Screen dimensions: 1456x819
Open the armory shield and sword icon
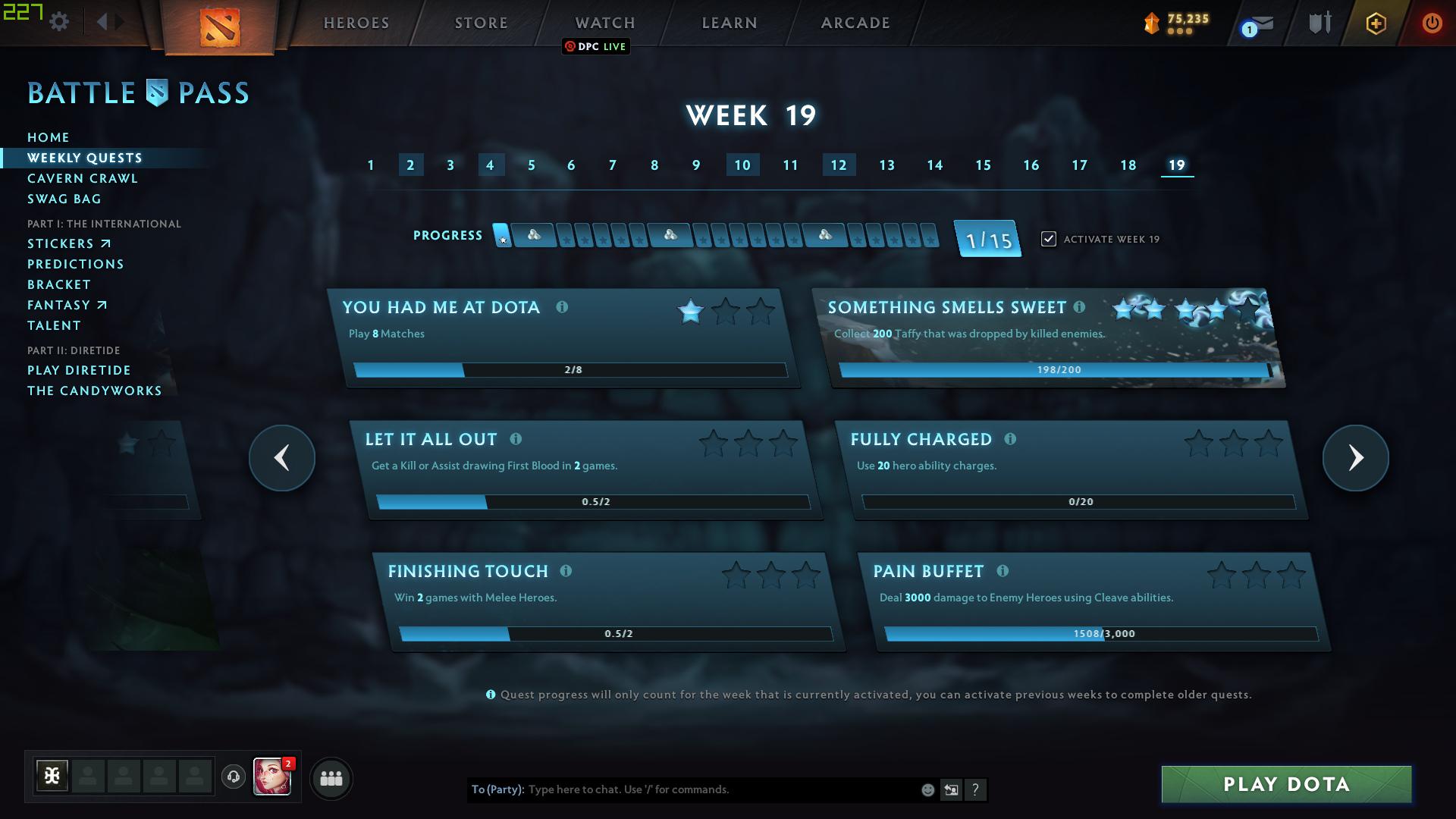(x=1319, y=22)
